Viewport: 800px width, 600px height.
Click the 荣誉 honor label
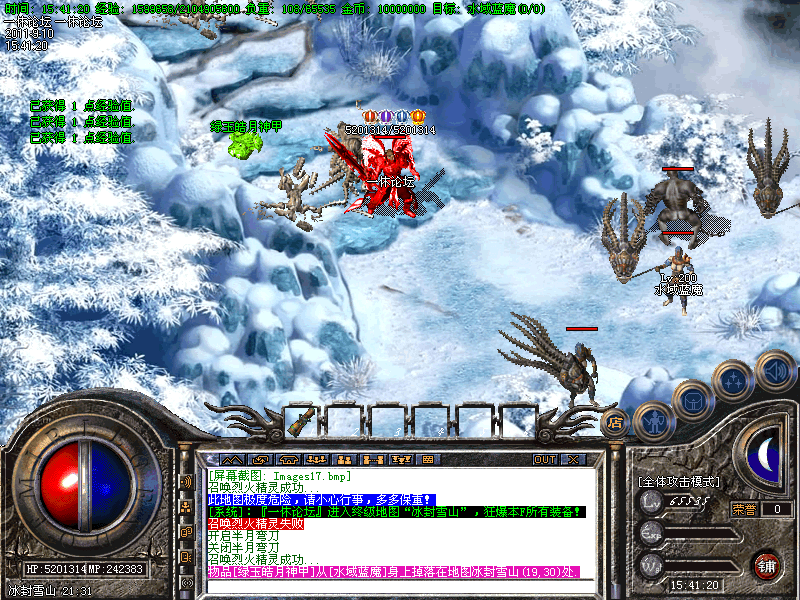(745, 508)
